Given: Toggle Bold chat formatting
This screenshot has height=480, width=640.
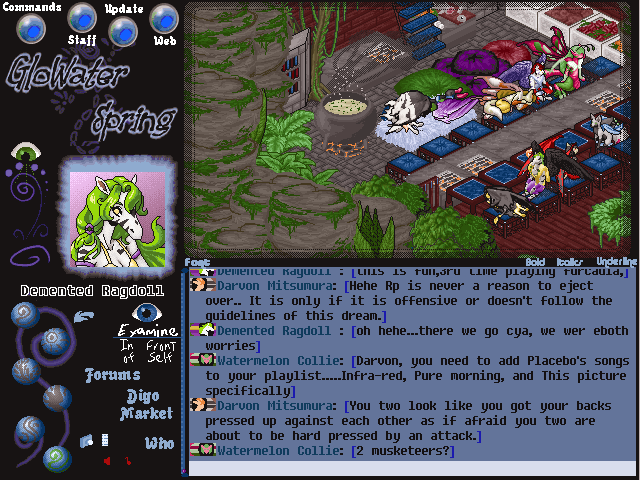Looking at the screenshot, I should (x=535, y=262).
